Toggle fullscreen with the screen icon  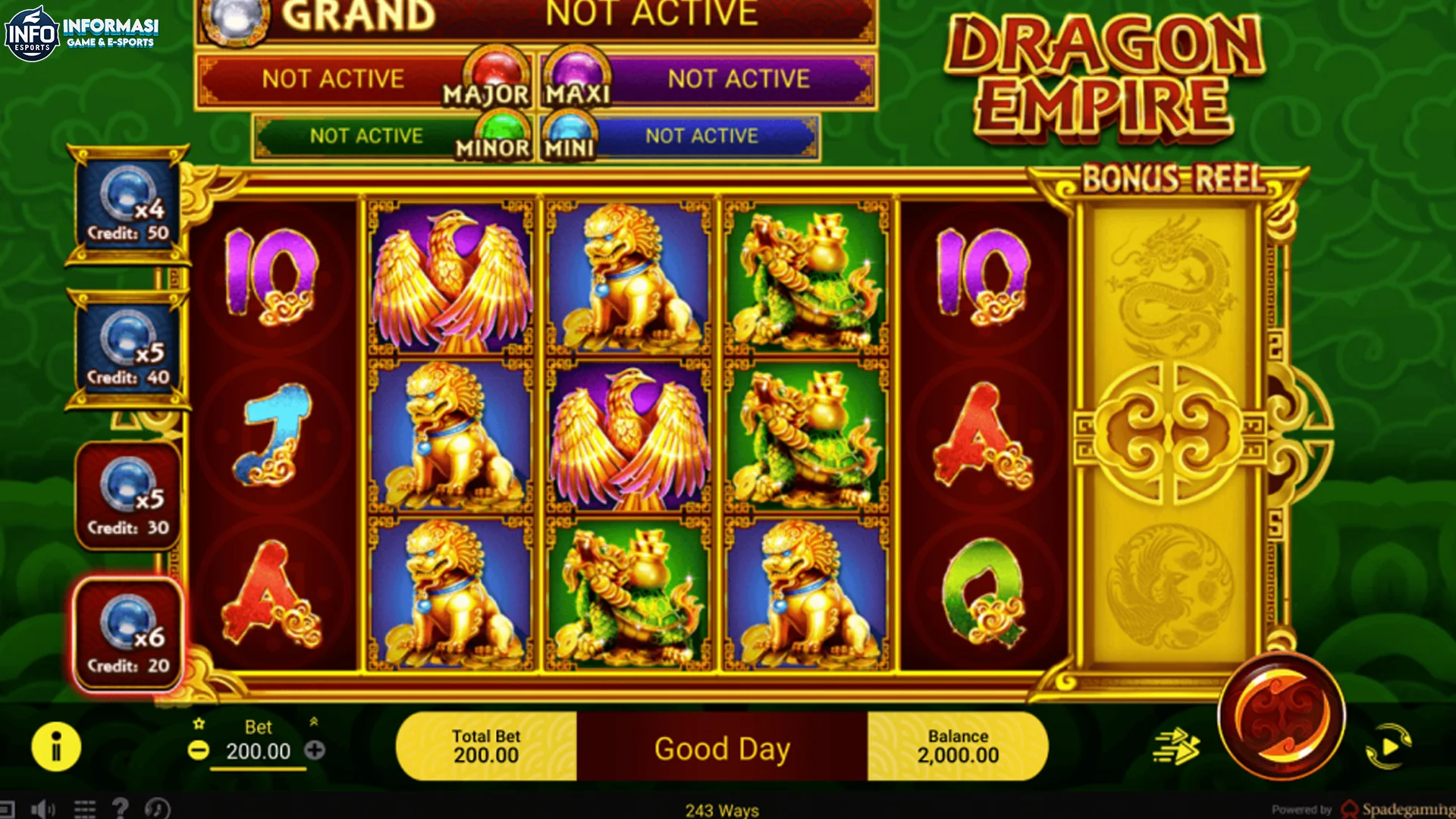pos(9,809)
